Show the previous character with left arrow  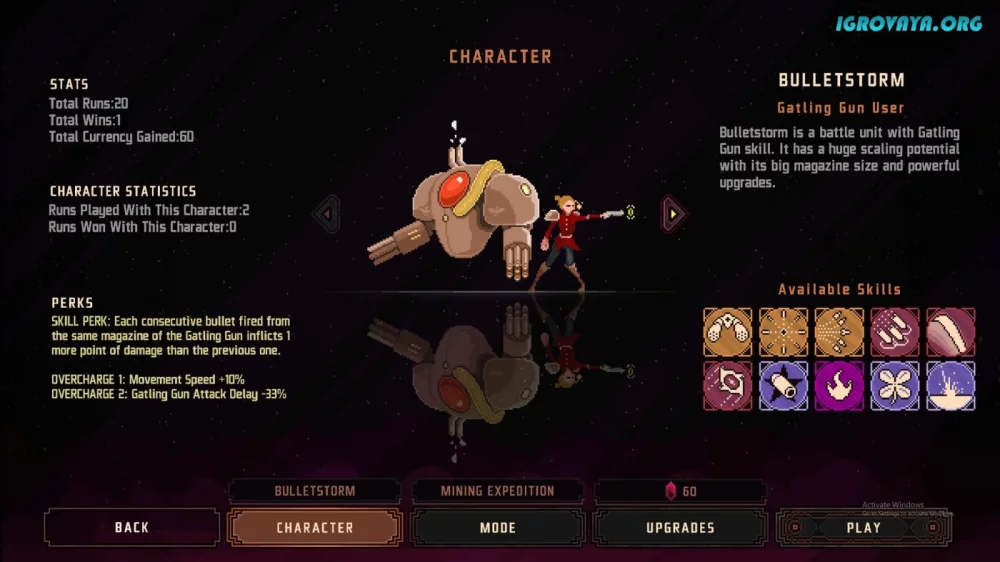(327, 213)
